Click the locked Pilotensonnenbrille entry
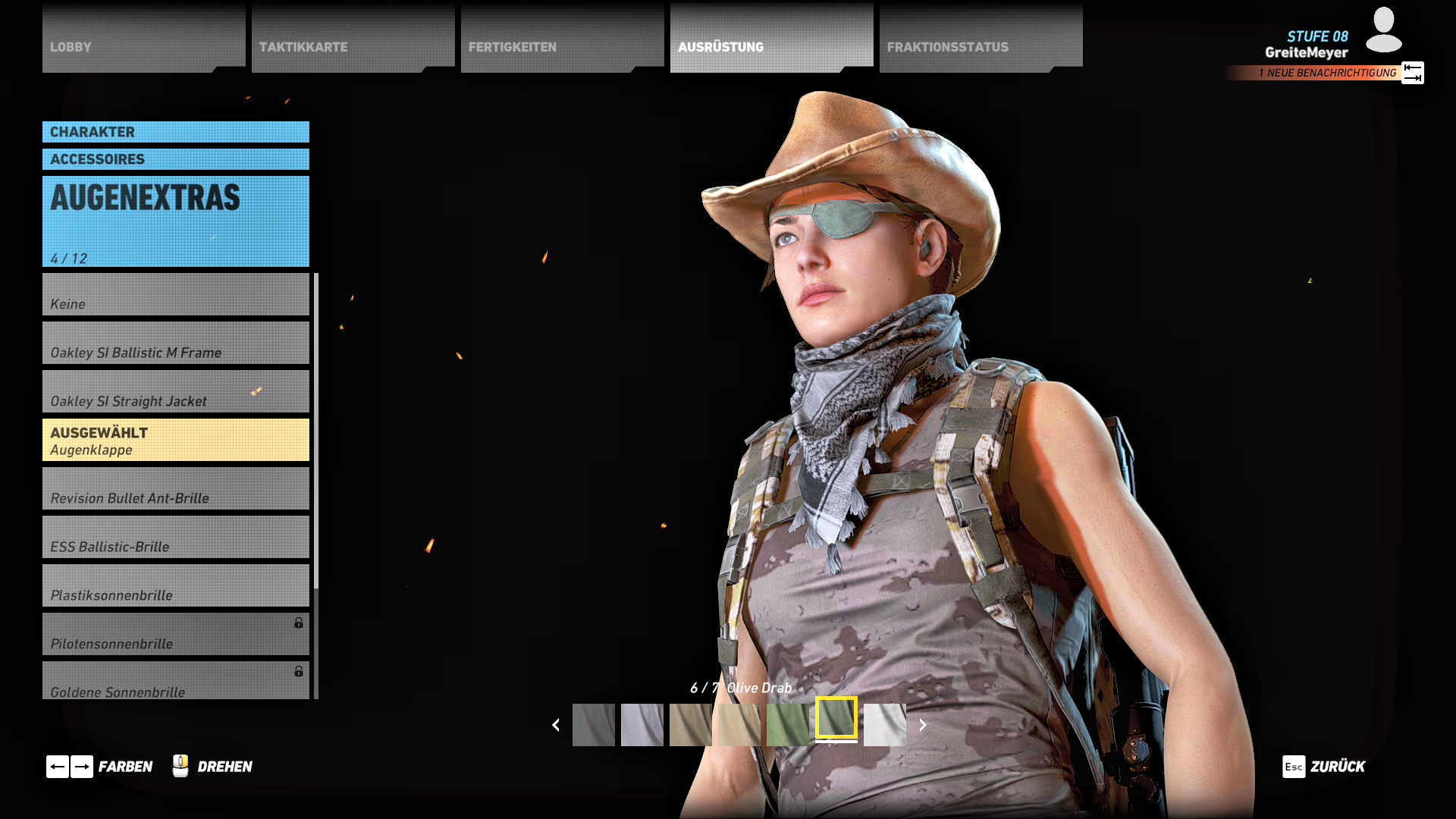 (x=175, y=635)
